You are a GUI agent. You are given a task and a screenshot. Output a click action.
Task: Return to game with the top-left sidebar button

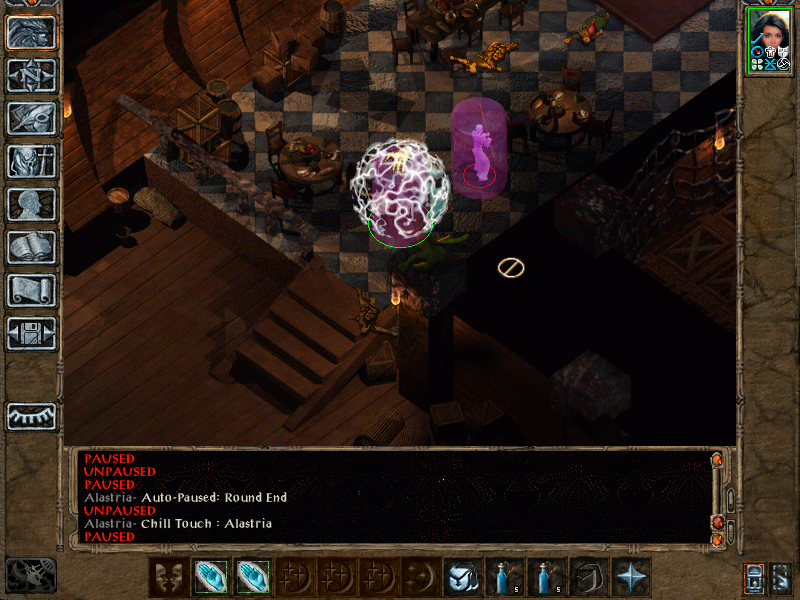[31, 32]
